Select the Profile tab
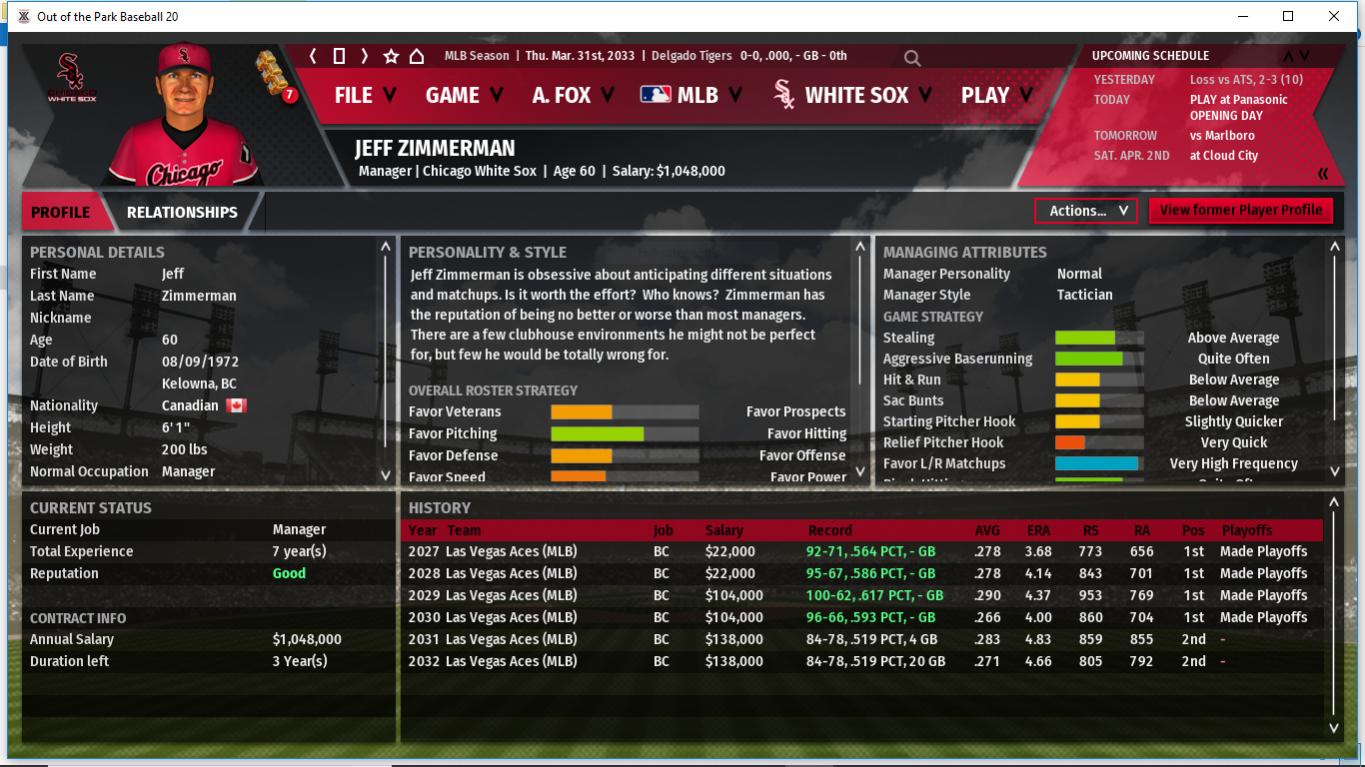This screenshot has height=767, width=1365. click(x=60, y=212)
